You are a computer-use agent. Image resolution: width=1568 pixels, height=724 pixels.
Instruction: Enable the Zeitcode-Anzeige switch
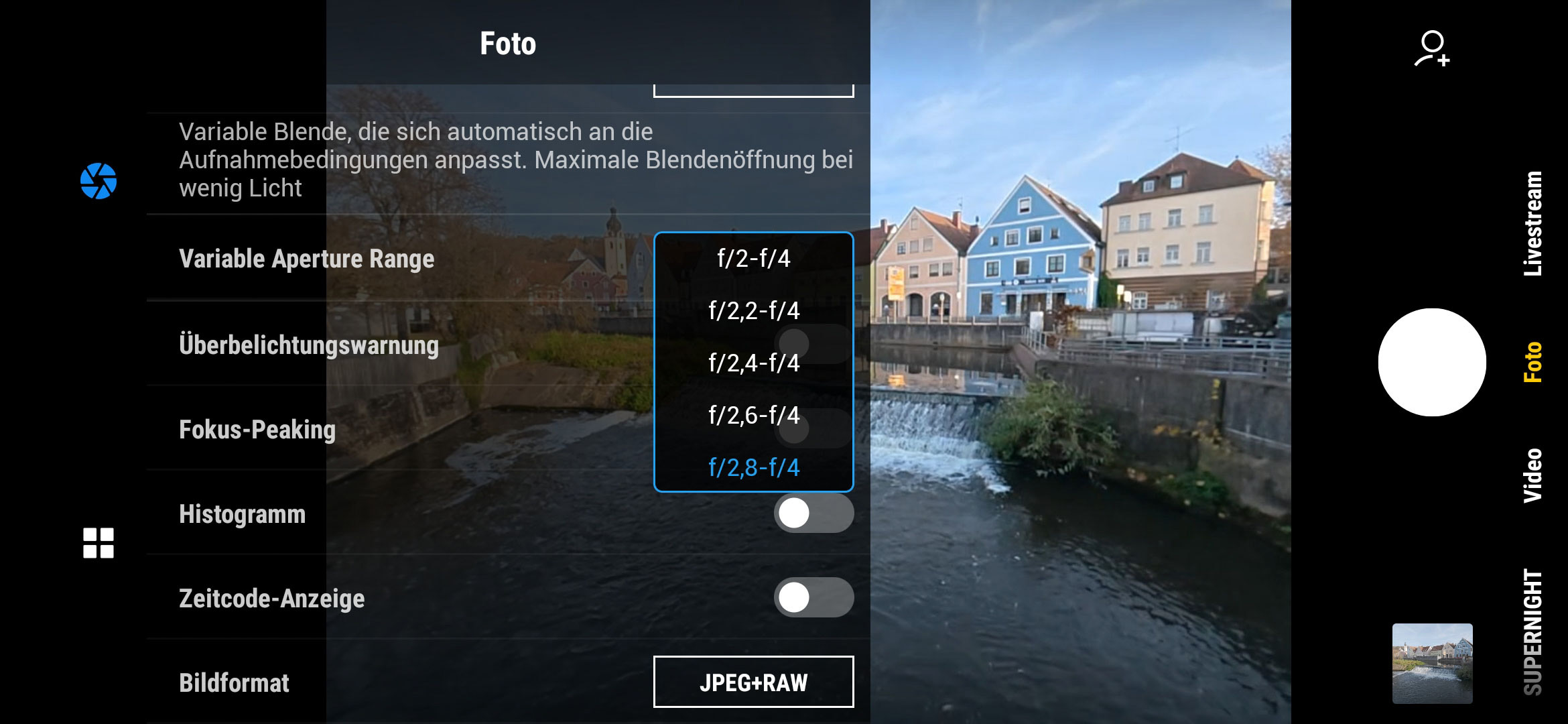(813, 597)
